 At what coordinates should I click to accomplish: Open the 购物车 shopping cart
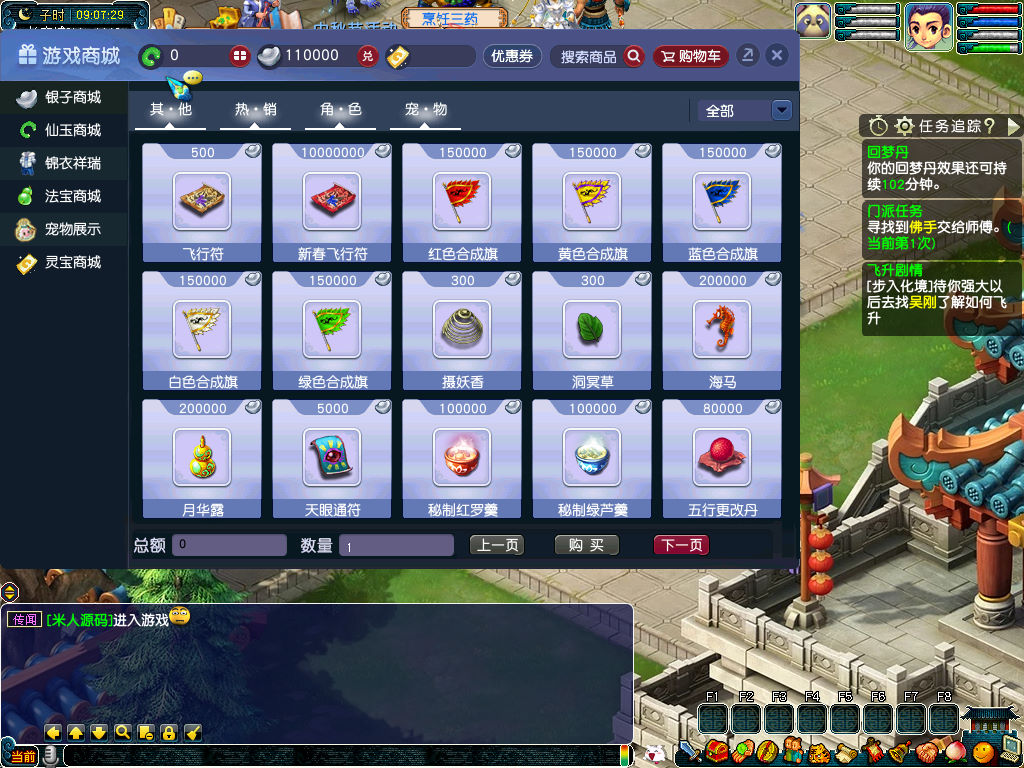point(691,56)
